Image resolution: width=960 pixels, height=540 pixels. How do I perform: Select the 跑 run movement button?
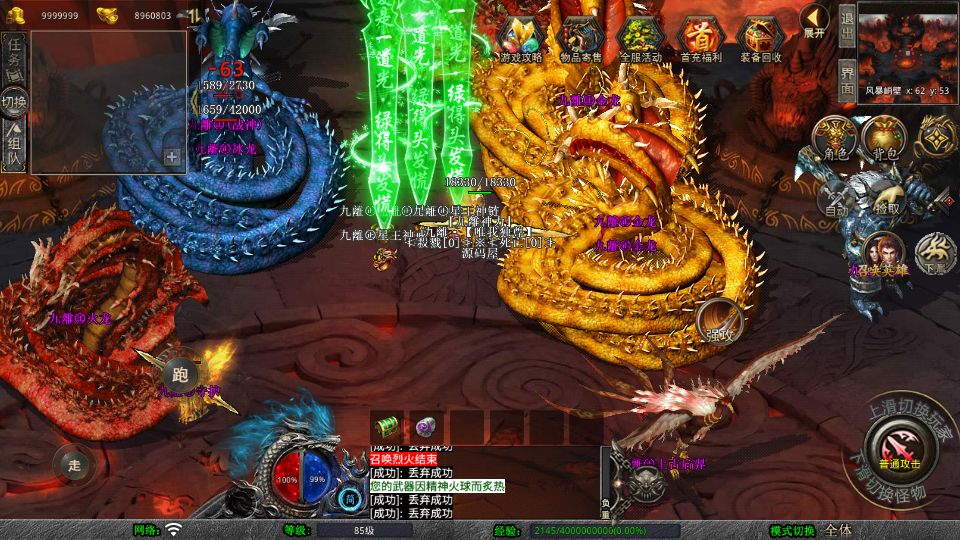pyautogui.click(x=180, y=374)
